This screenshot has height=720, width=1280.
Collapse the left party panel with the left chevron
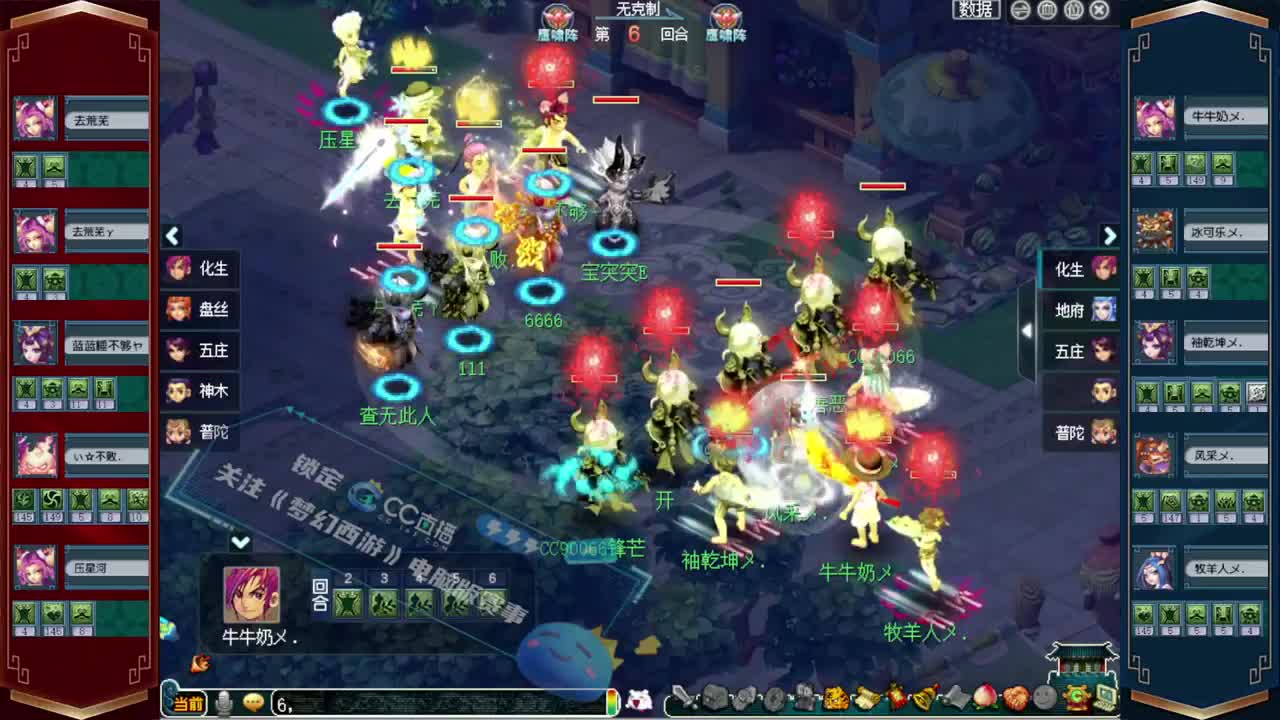[x=173, y=235]
